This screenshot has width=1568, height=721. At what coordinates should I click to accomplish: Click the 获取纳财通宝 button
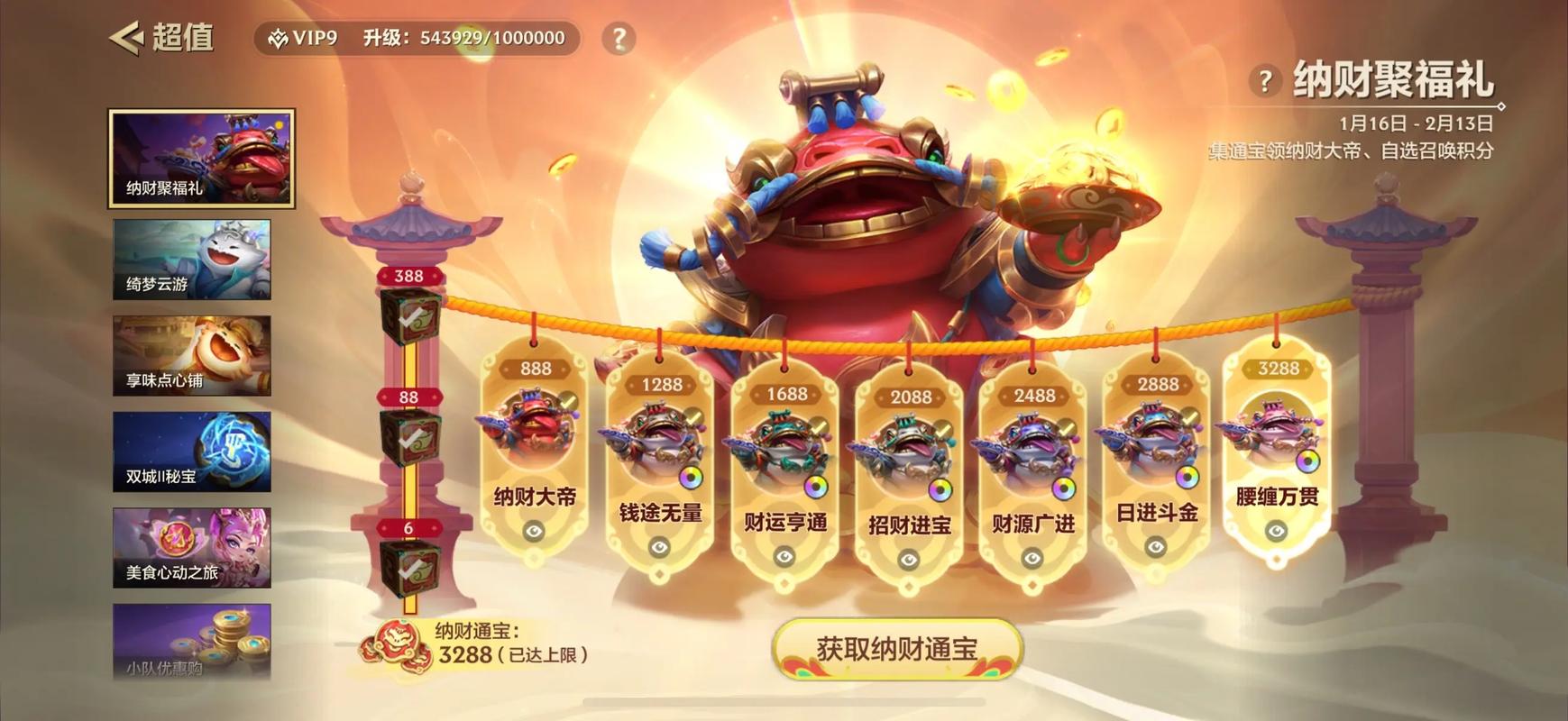897,649
